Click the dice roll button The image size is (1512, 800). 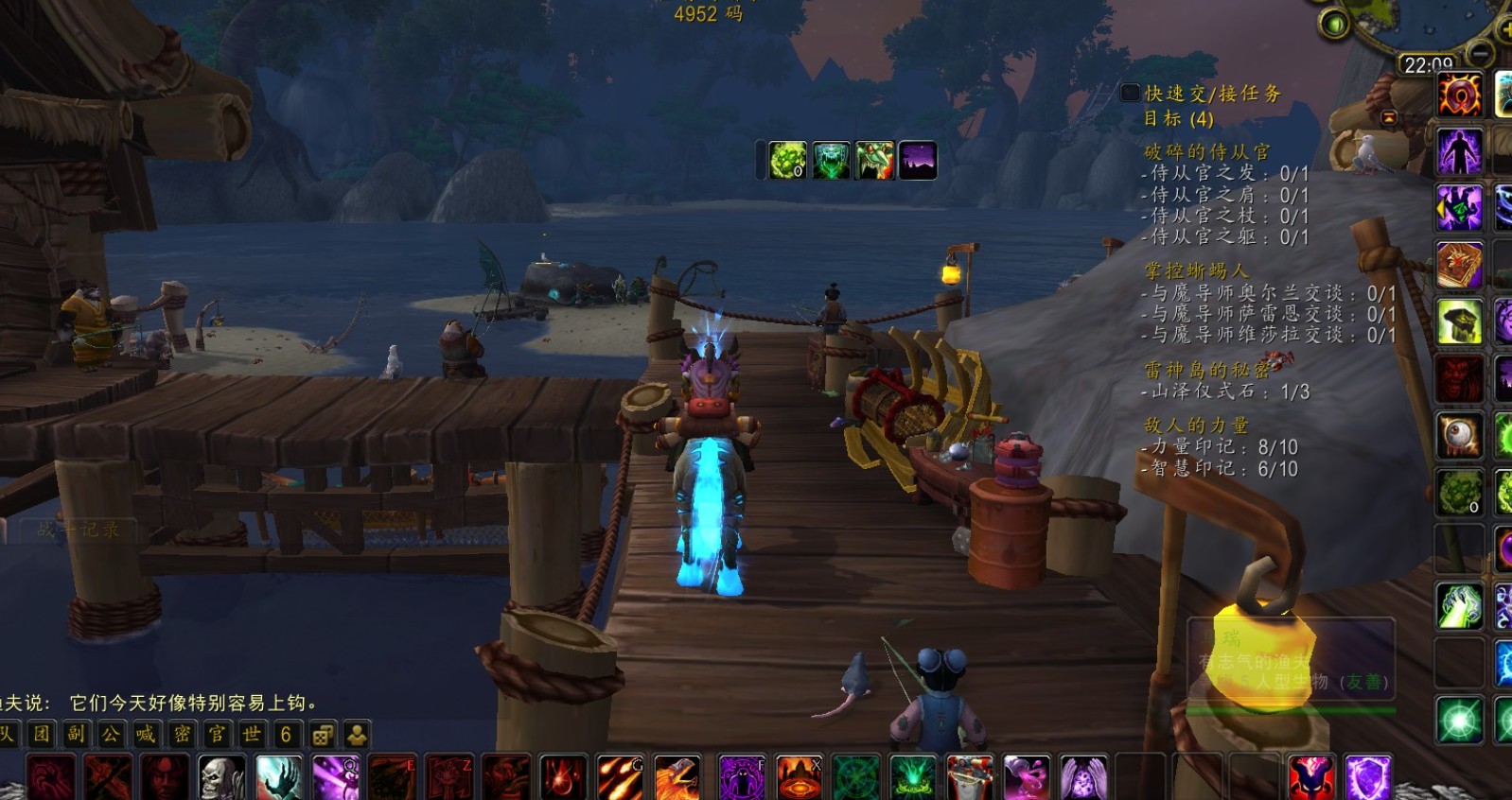pos(322,735)
